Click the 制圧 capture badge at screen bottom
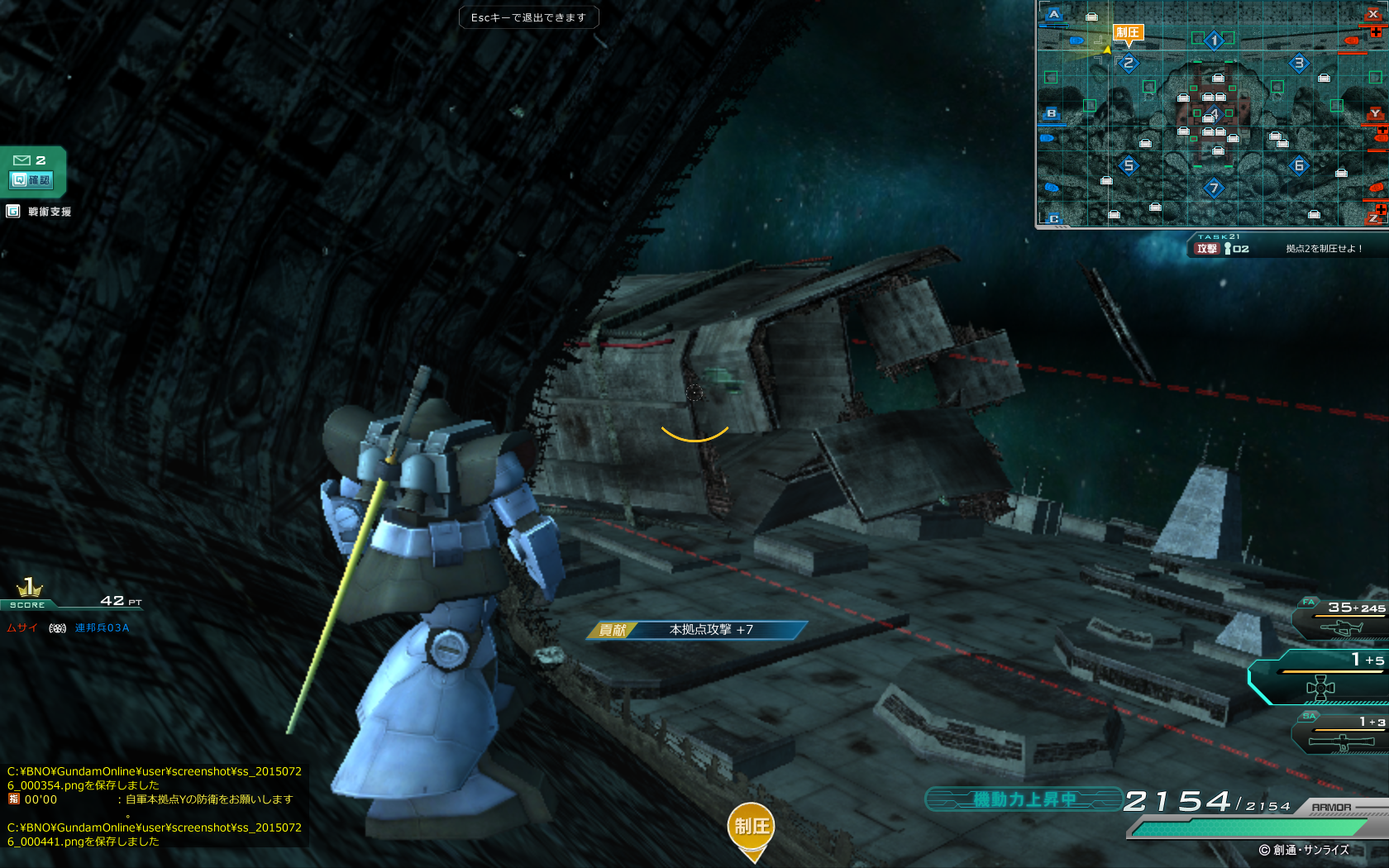Viewport: 1389px width, 868px height. [x=752, y=827]
